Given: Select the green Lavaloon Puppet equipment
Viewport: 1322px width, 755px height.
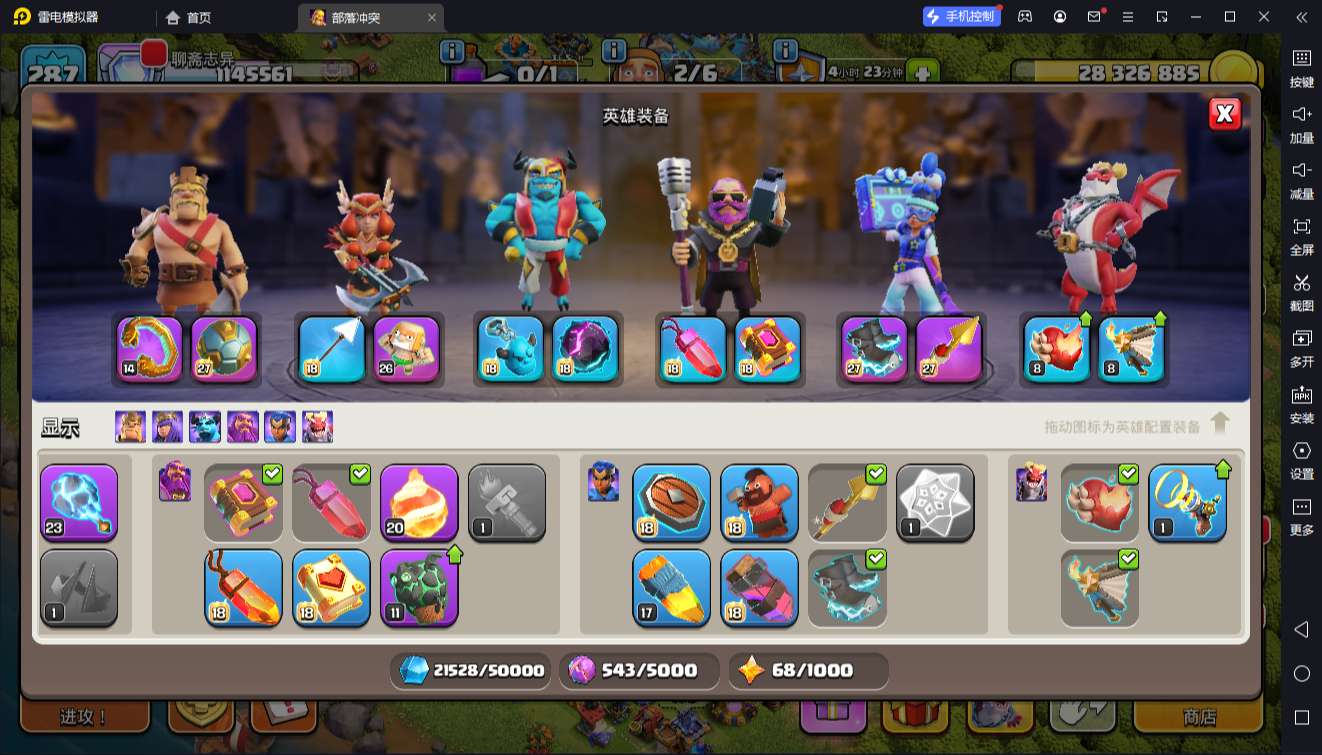Looking at the screenshot, I should [x=419, y=588].
